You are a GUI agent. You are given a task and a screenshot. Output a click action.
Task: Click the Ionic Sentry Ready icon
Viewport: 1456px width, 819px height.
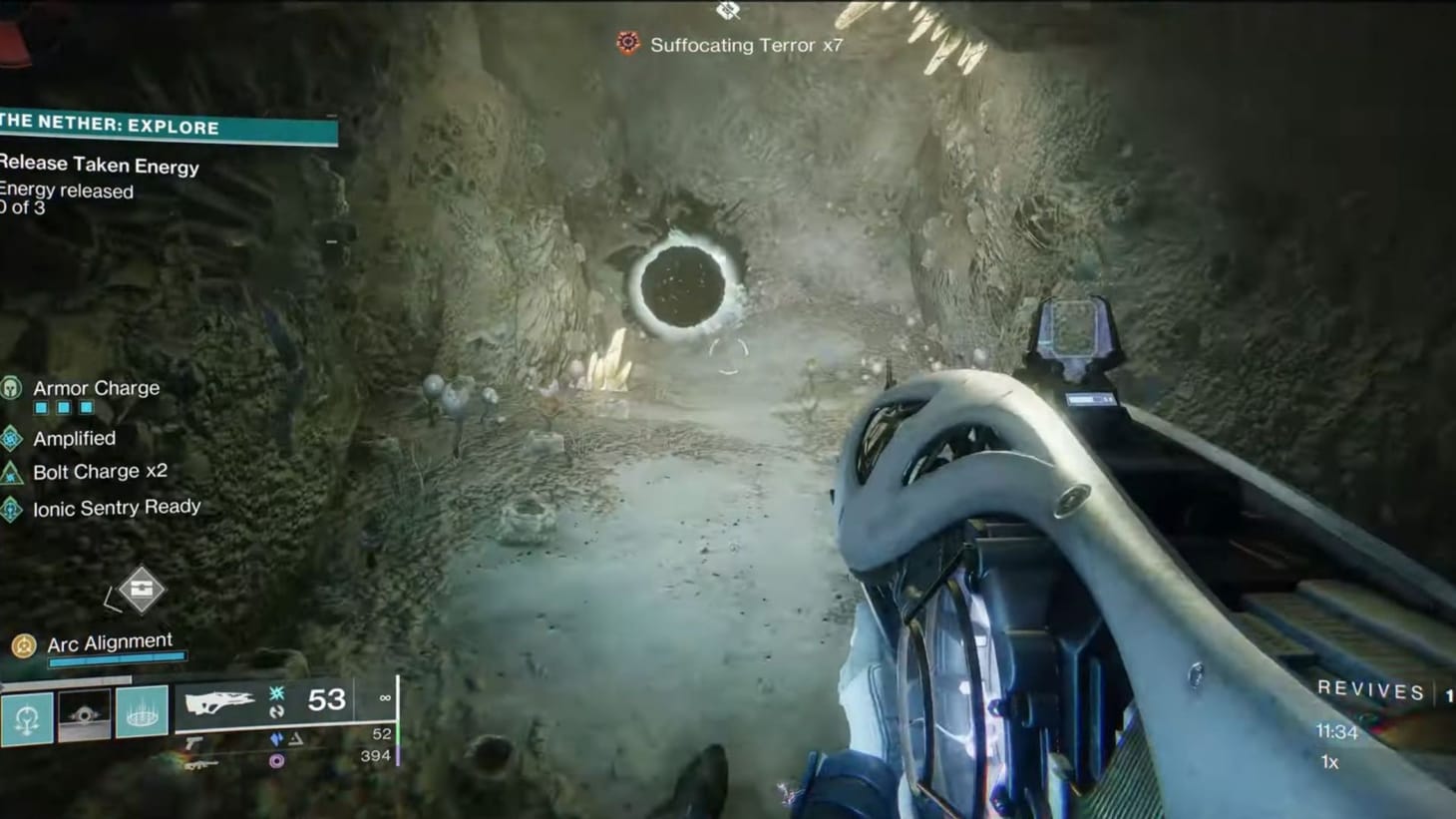coord(12,507)
